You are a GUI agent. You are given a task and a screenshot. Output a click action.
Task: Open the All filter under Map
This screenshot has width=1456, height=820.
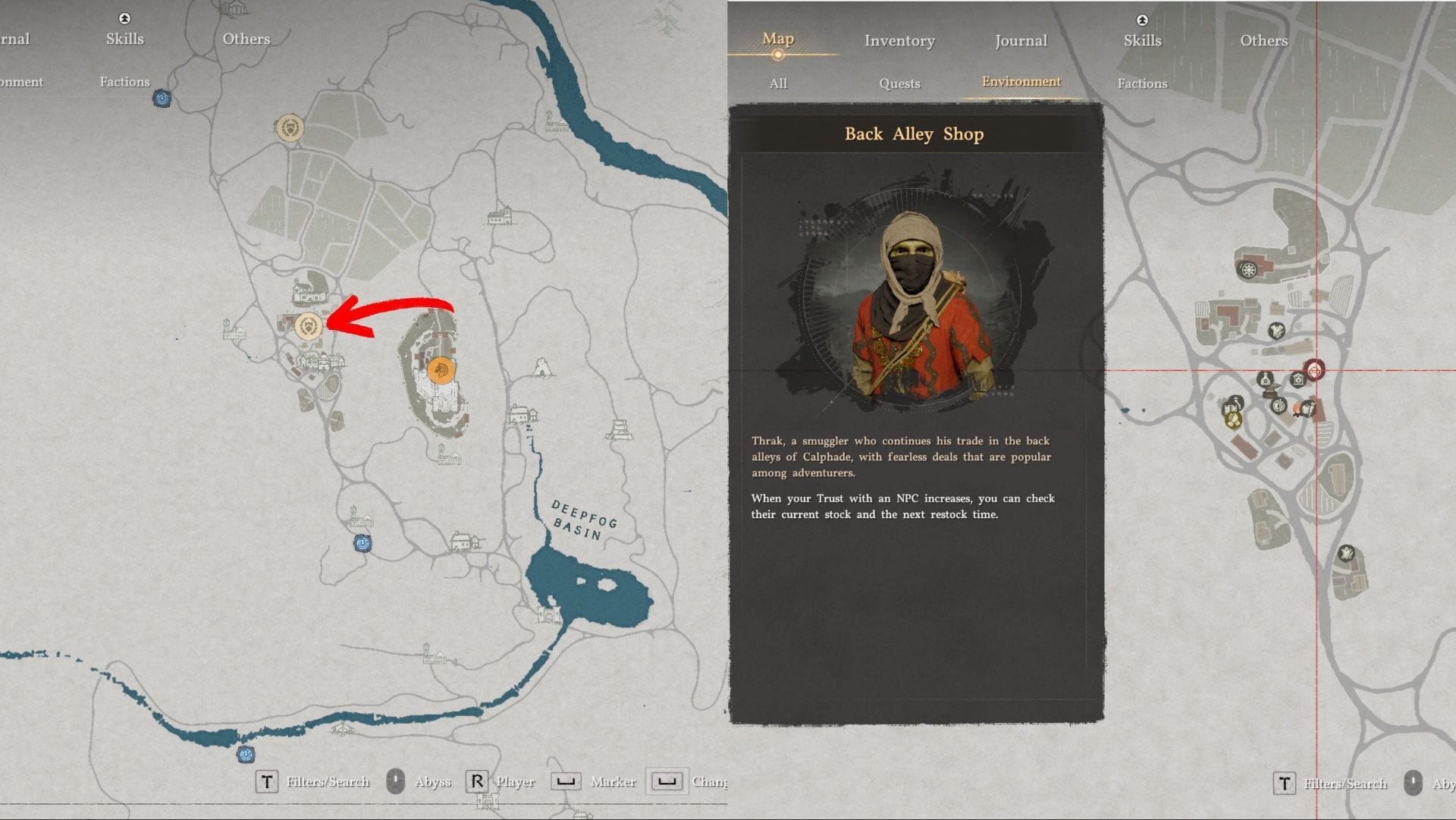(x=777, y=83)
